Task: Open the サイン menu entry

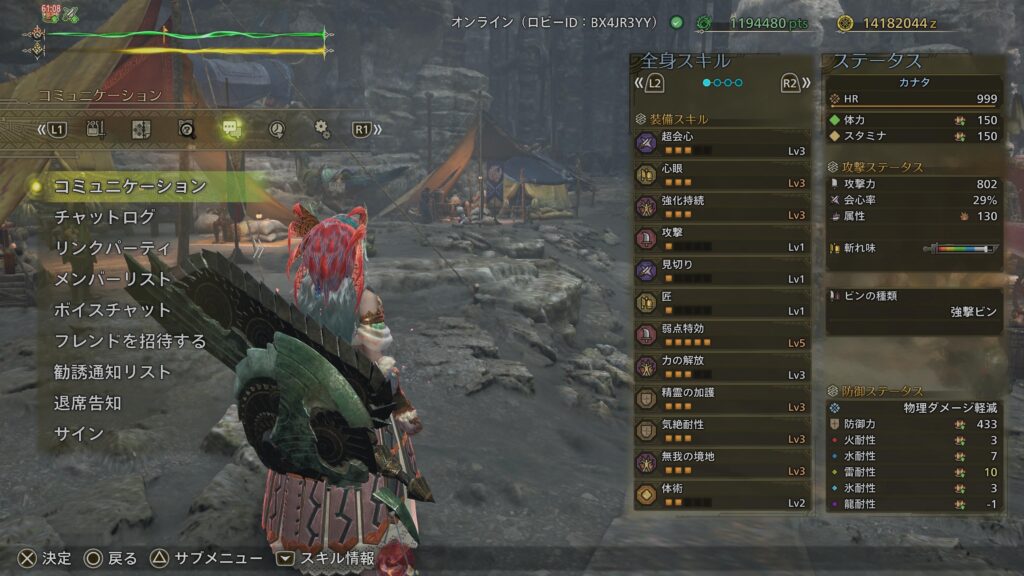Action: (x=78, y=434)
